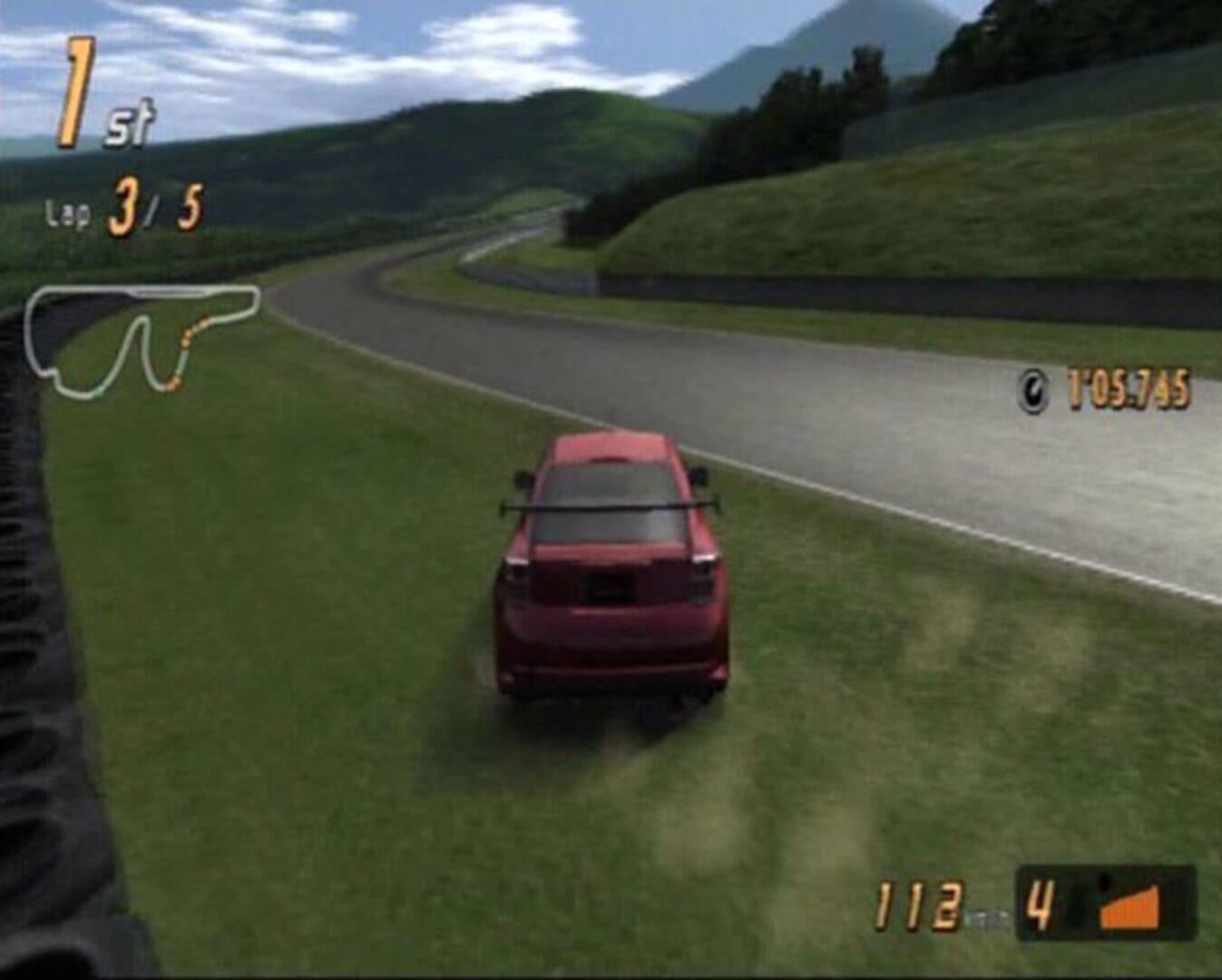Click the number 5 in the lap counter
The width and height of the screenshot is (1222, 980).
click(187, 203)
